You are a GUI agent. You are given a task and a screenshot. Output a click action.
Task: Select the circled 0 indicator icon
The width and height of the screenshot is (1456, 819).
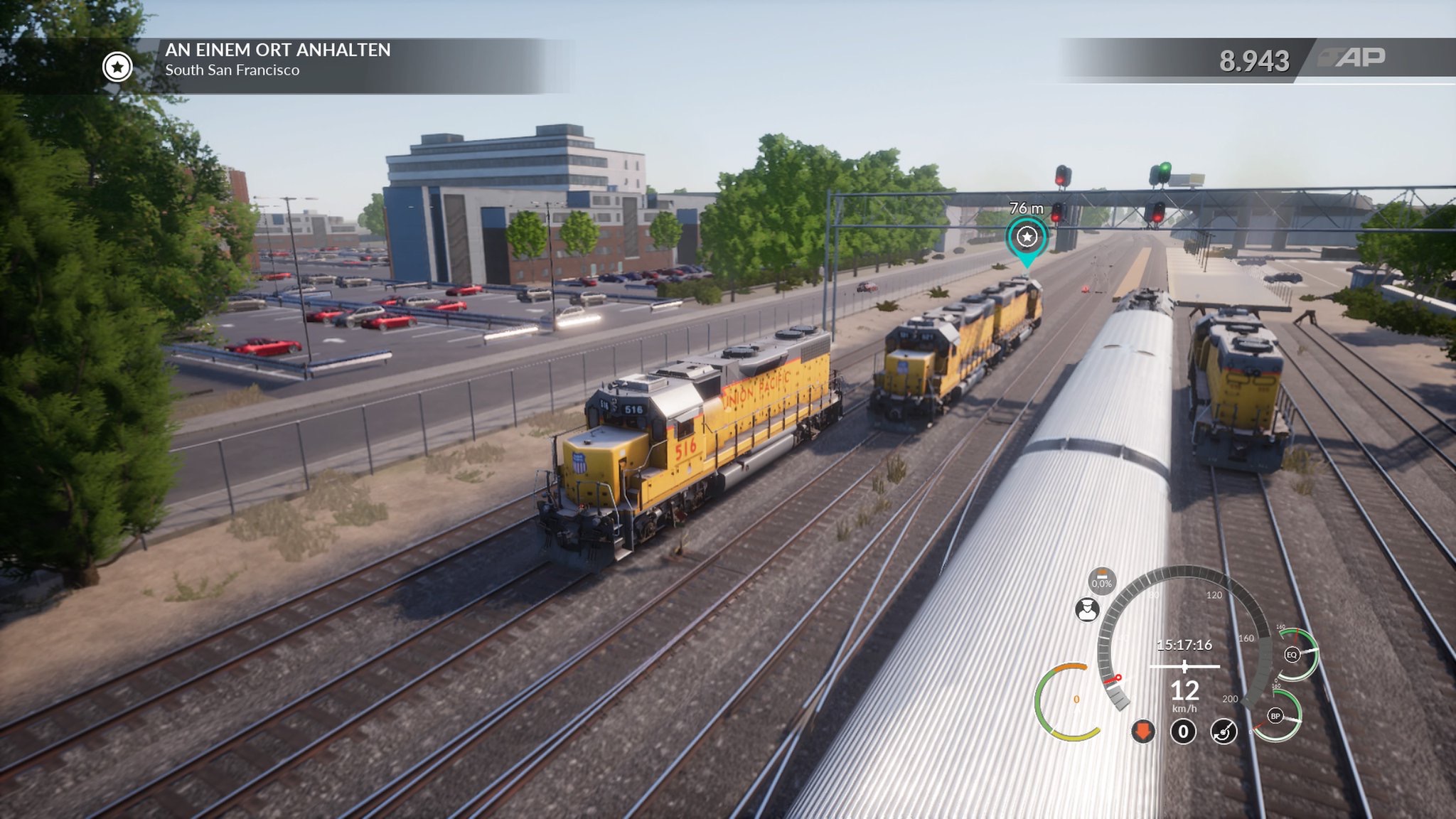point(1183,731)
